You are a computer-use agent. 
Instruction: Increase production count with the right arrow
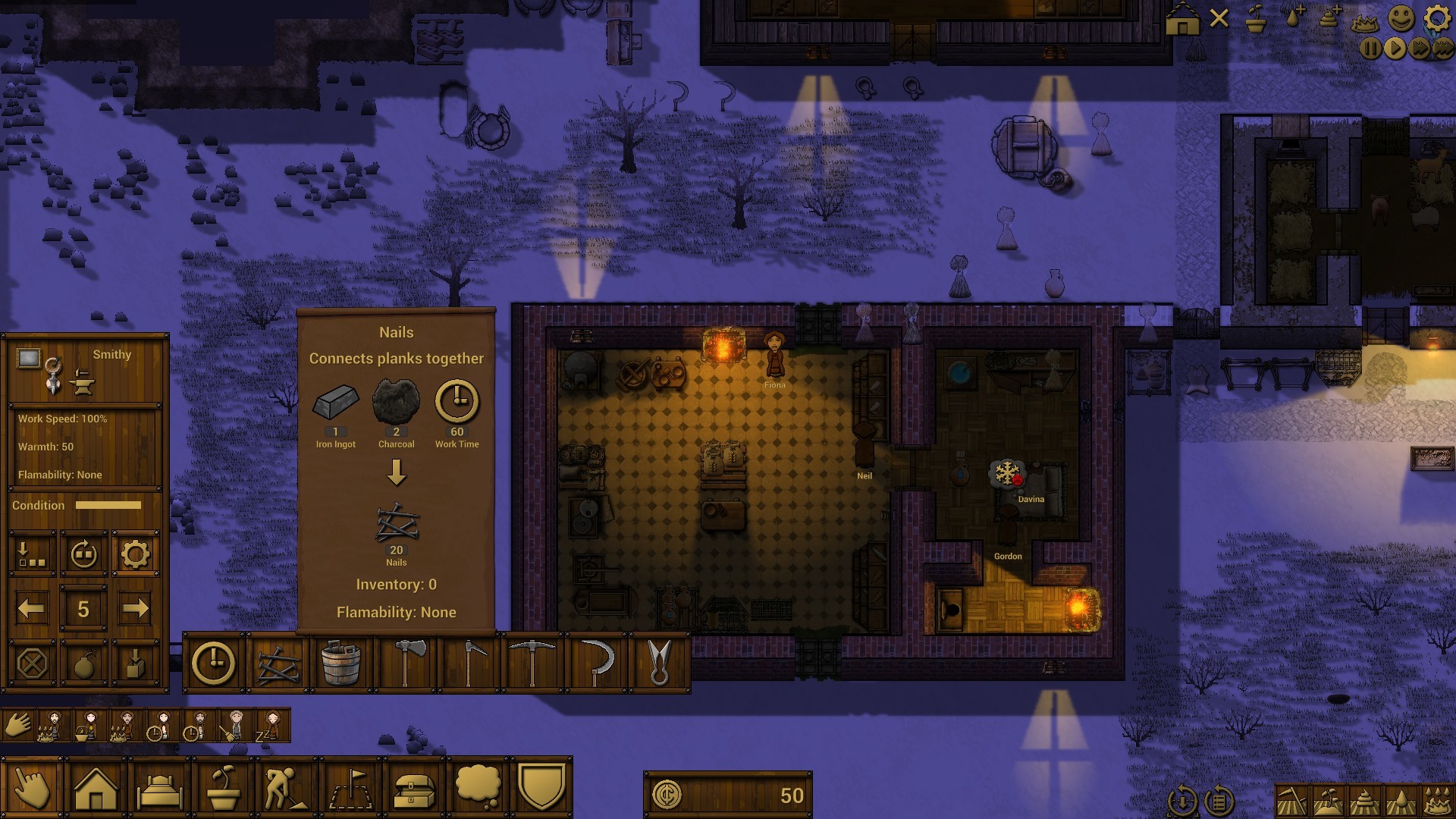pyautogui.click(x=136, y=607)
